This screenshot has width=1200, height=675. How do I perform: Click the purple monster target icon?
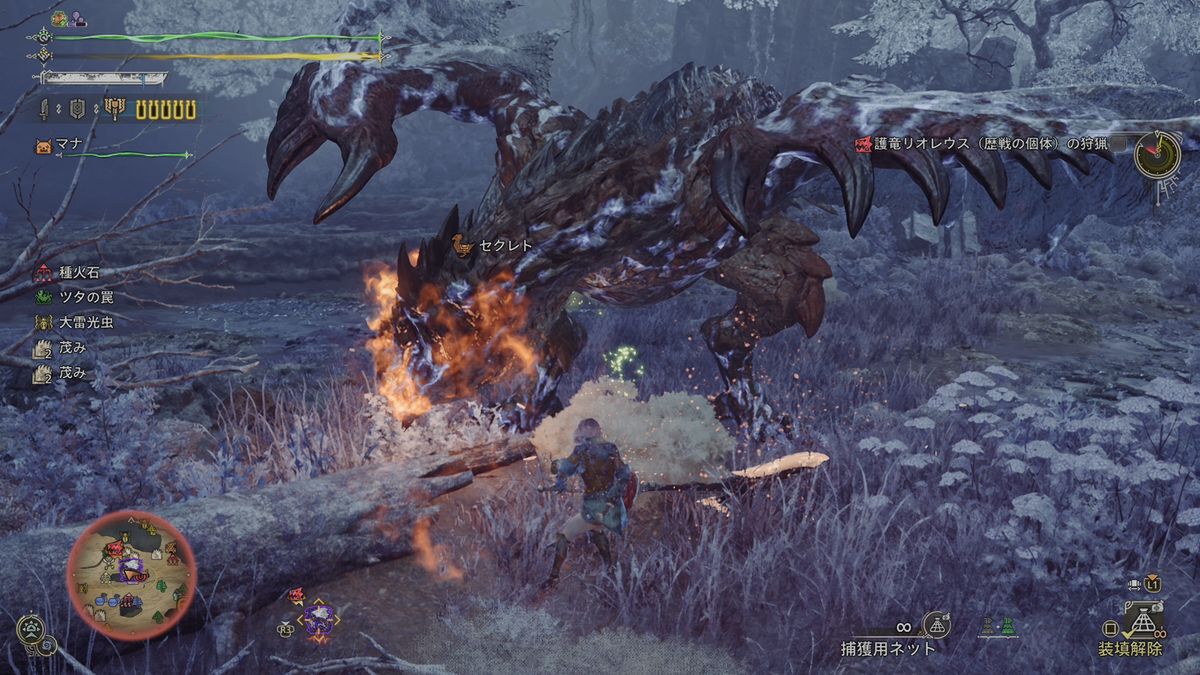[x=319, y=618]
